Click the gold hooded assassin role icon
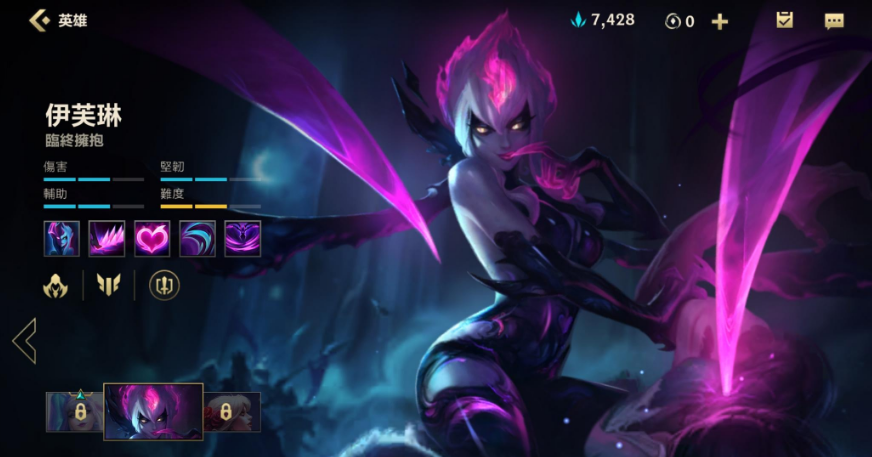This screenshot has height=457, width=872. (x=56, y=286)
